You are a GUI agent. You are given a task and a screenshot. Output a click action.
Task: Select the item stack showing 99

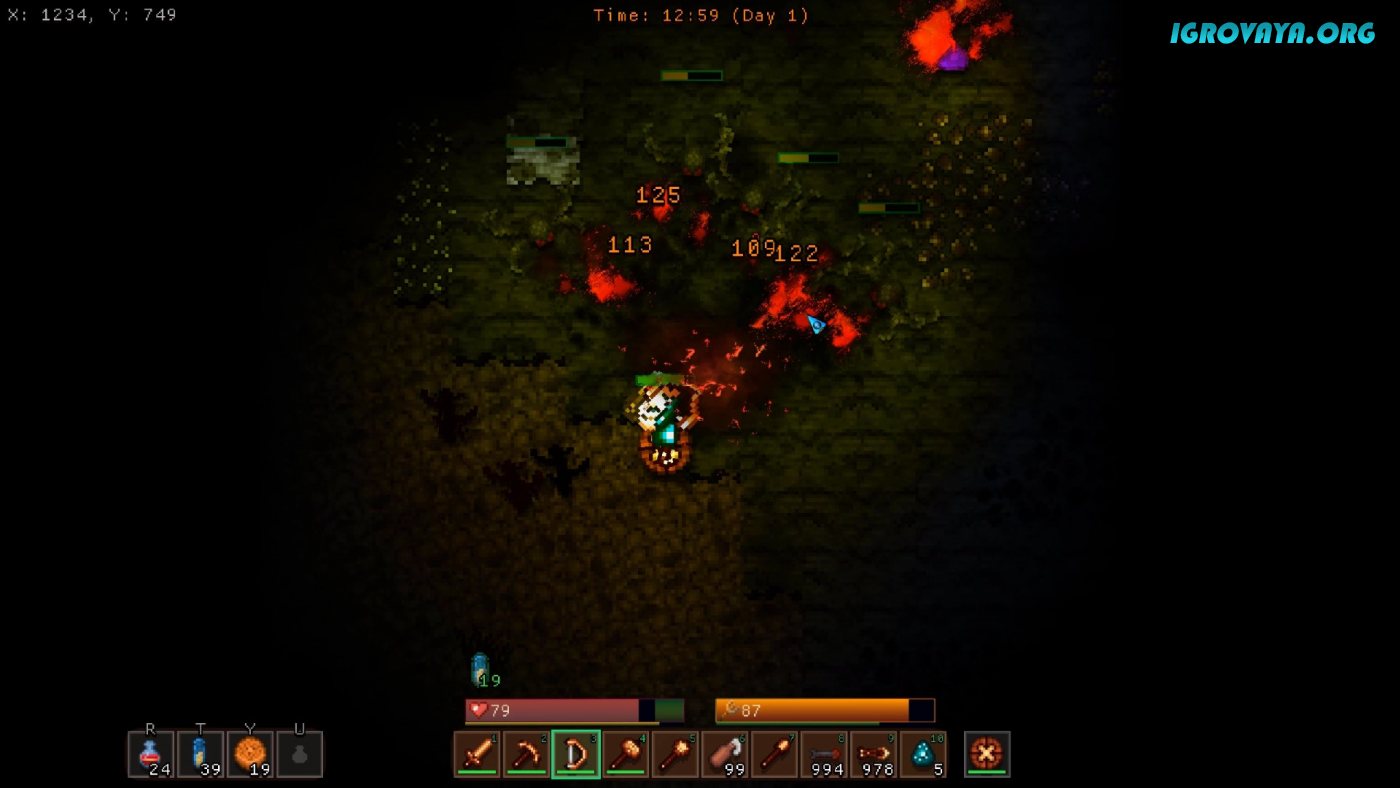point(726,754)
